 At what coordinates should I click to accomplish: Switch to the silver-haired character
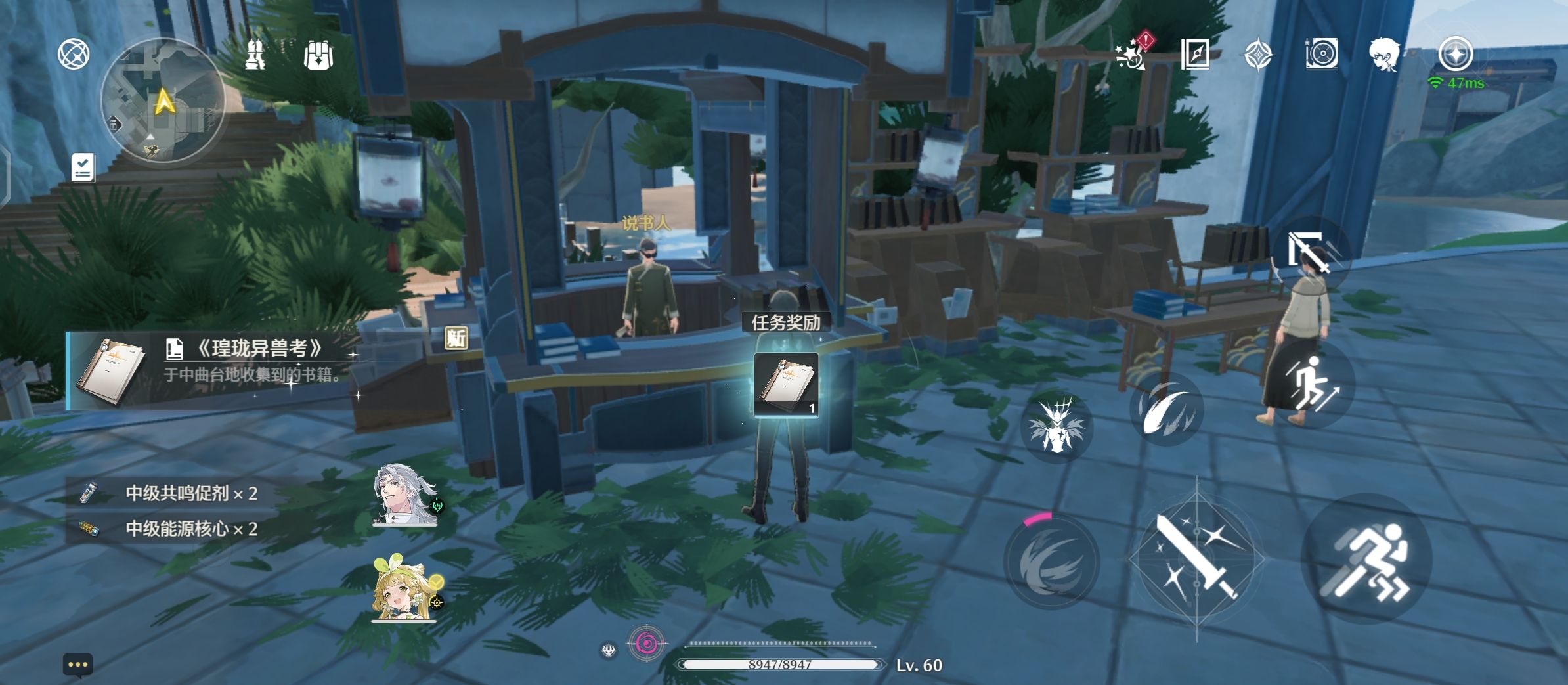click(405, 496)
